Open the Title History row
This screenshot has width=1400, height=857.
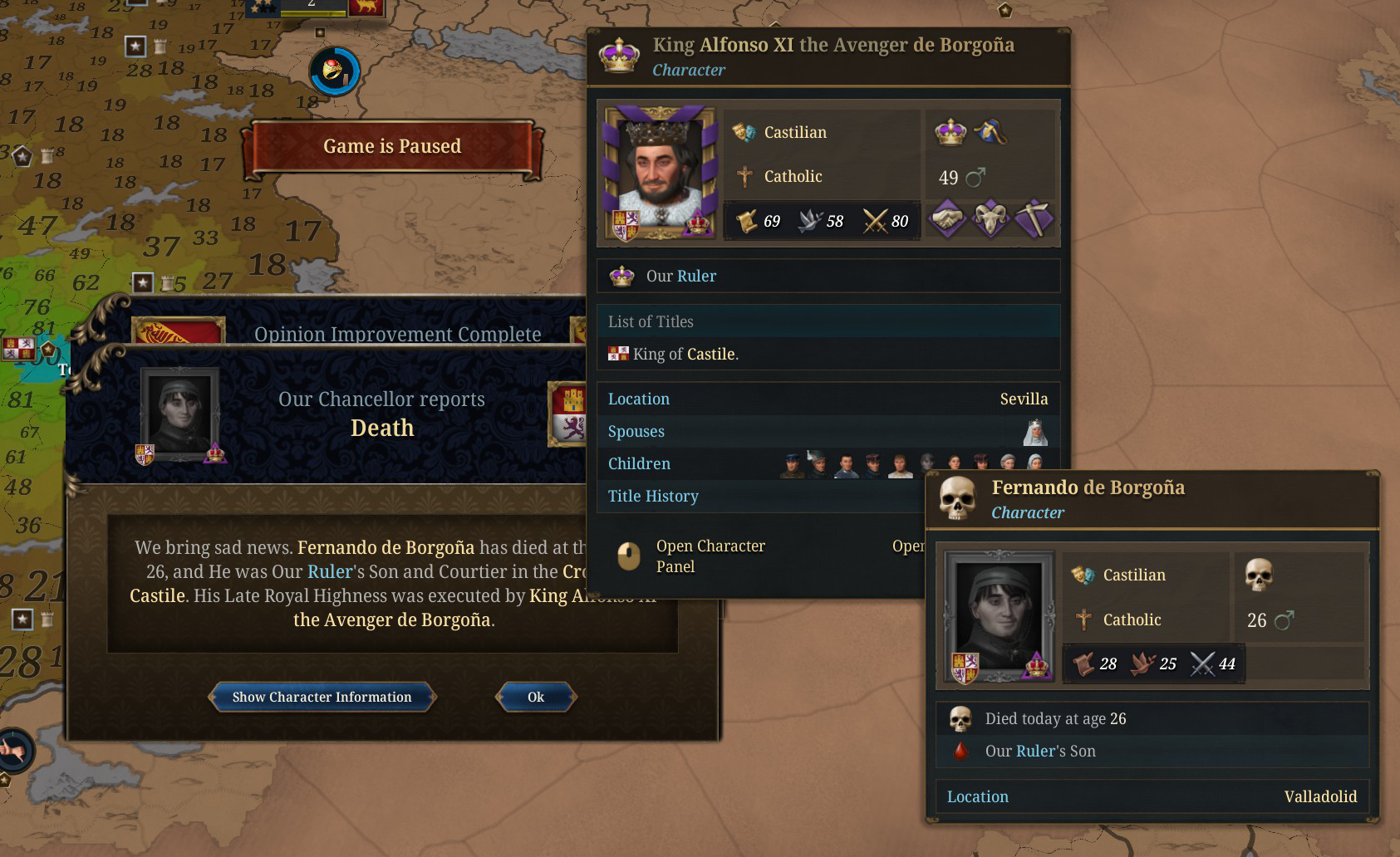click(x=653, y=496)
